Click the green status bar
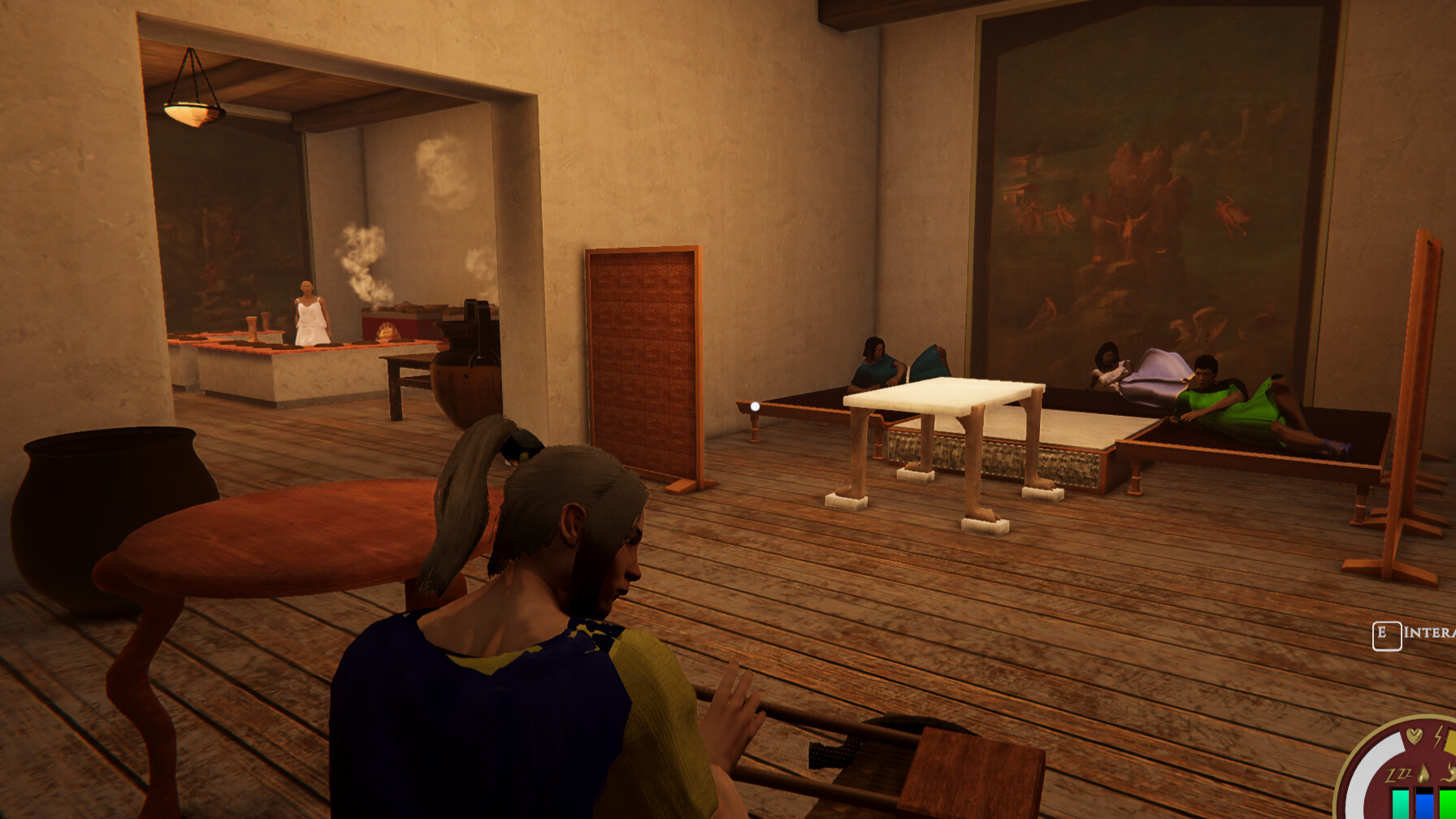 tap(1448, 804)
